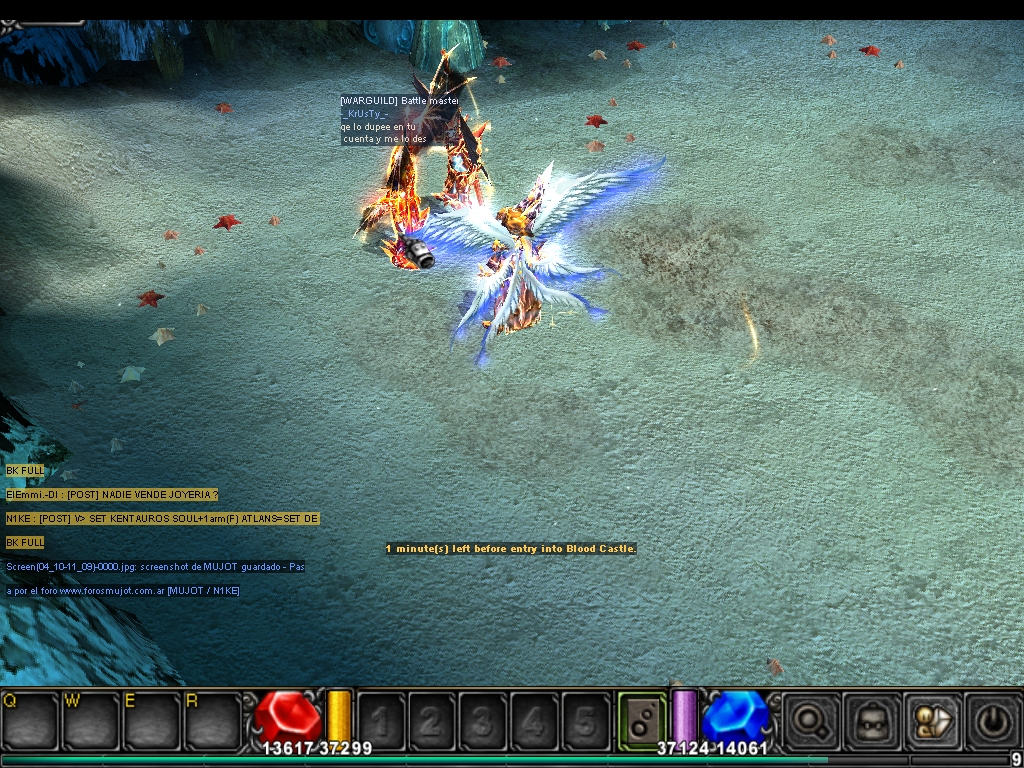Select the Q quick item slot
Image resolution: width=1024 pixels, height=768 pixels.
click(30, 720)
